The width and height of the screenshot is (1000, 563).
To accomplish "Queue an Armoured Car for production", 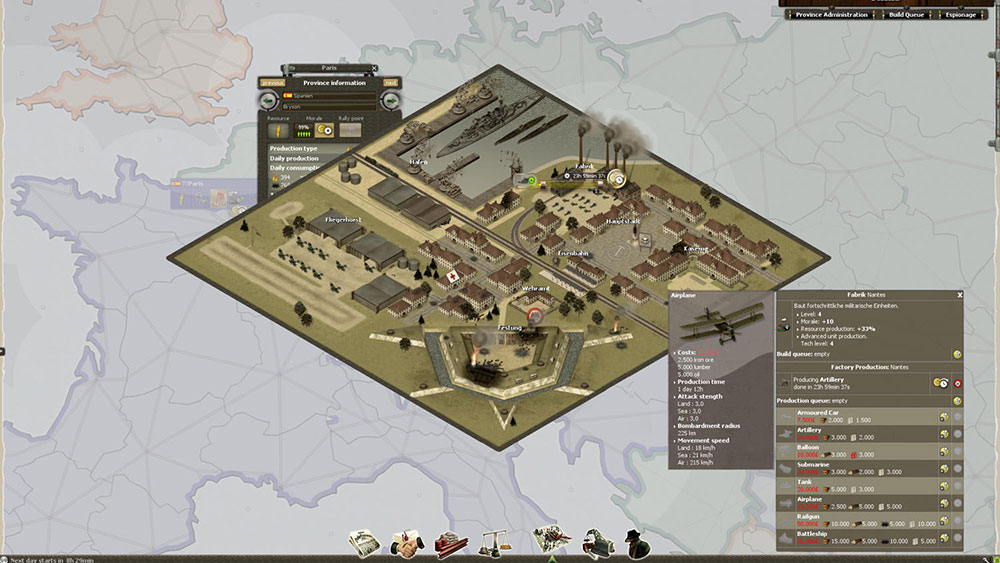I will click(x=943, y=416).
